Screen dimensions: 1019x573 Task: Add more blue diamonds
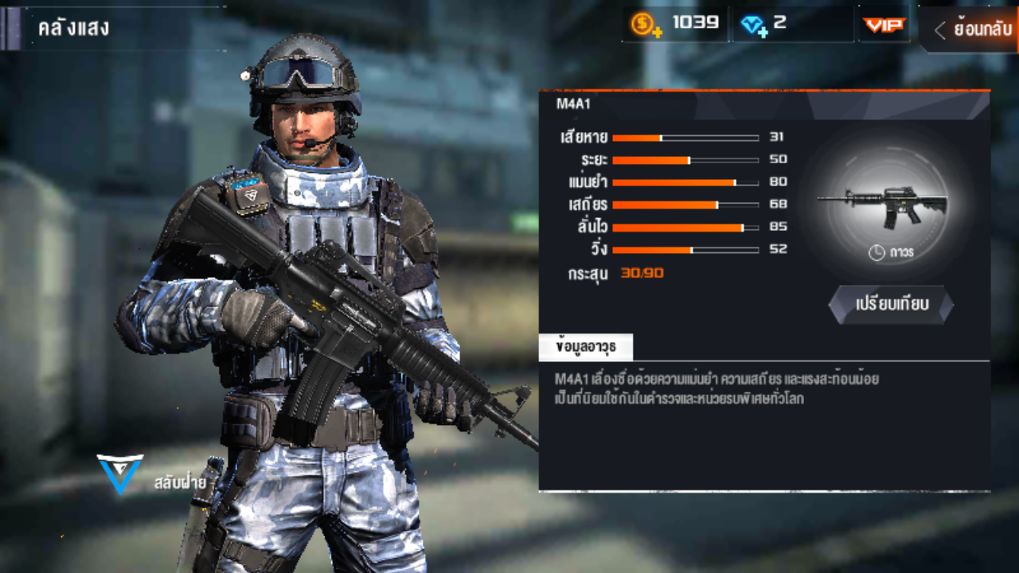pyautogui.click(x=754, y=26)
